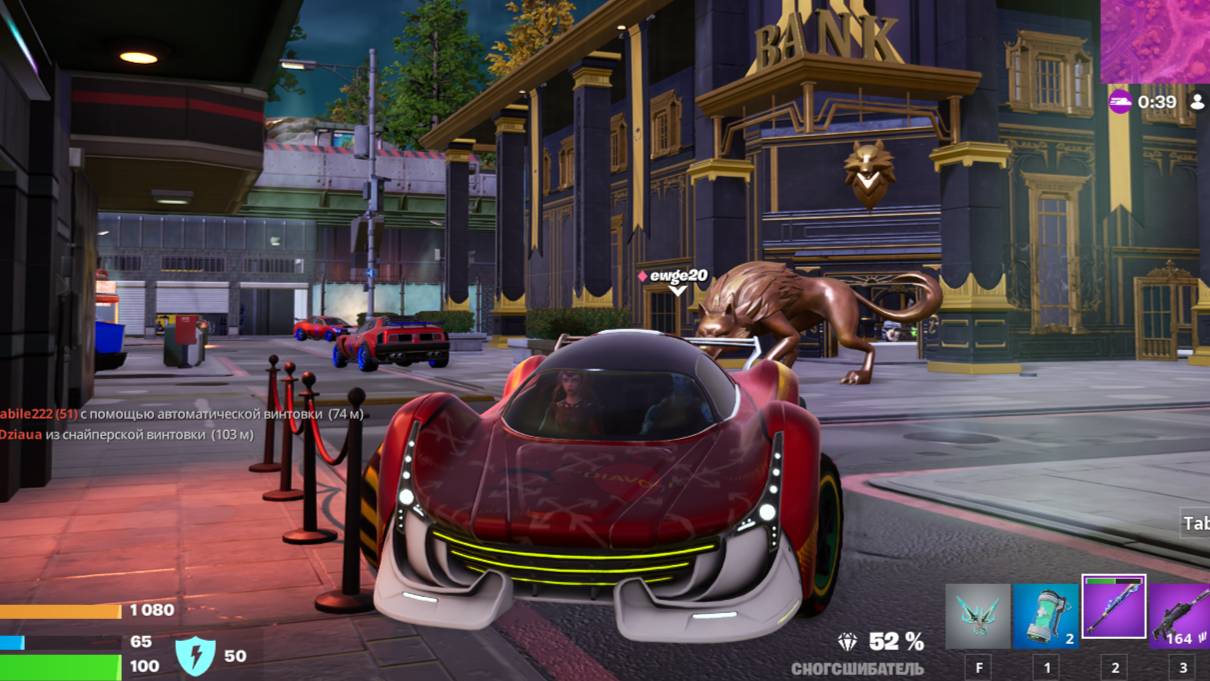Switch to the assault rifle with 164 ammo
The height and width of the screenshot is (681, 1210).
[1180, 616]
